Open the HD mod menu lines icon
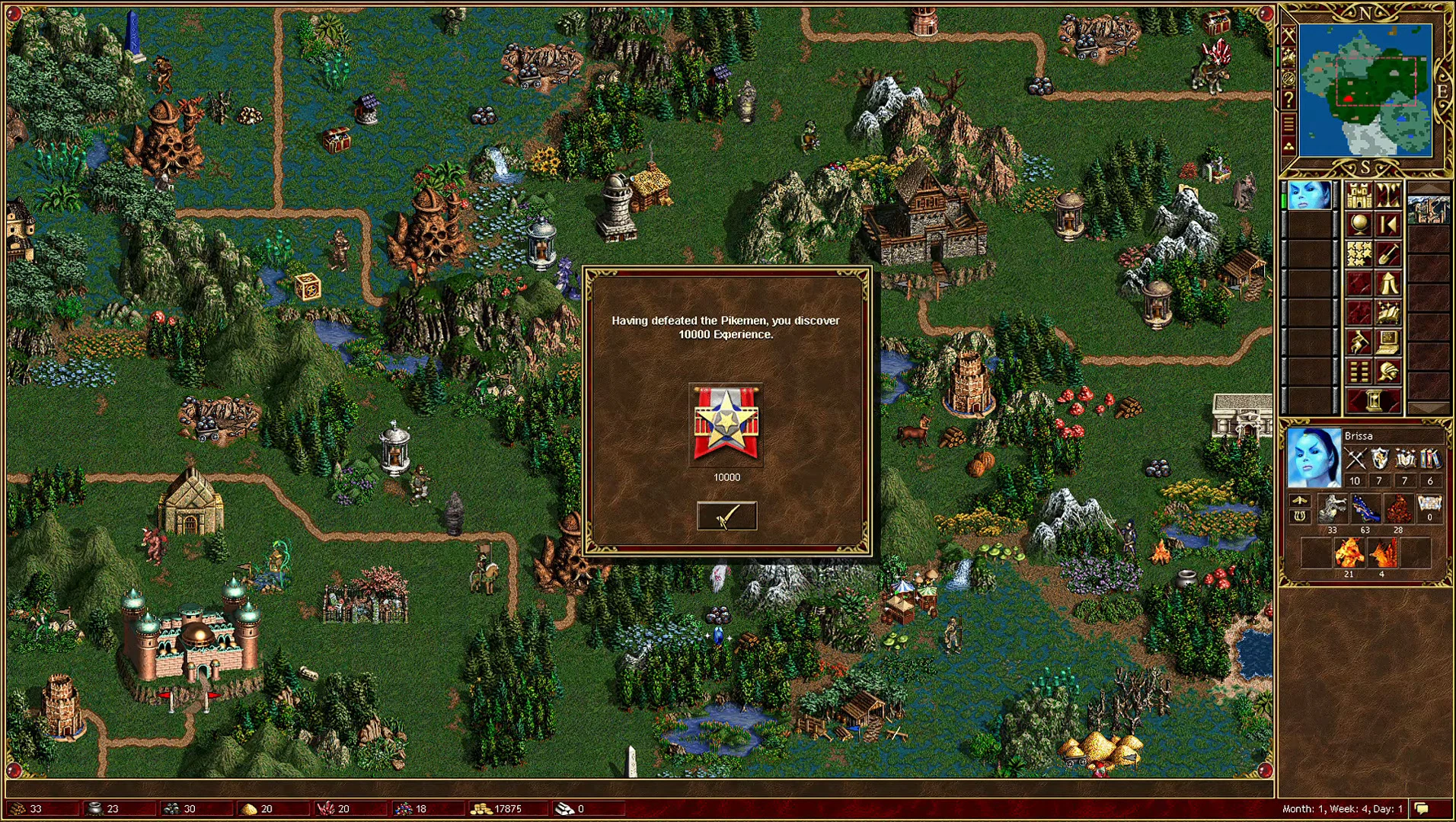The height and width of the screenshot is (822, 1456). point(1288,123)
